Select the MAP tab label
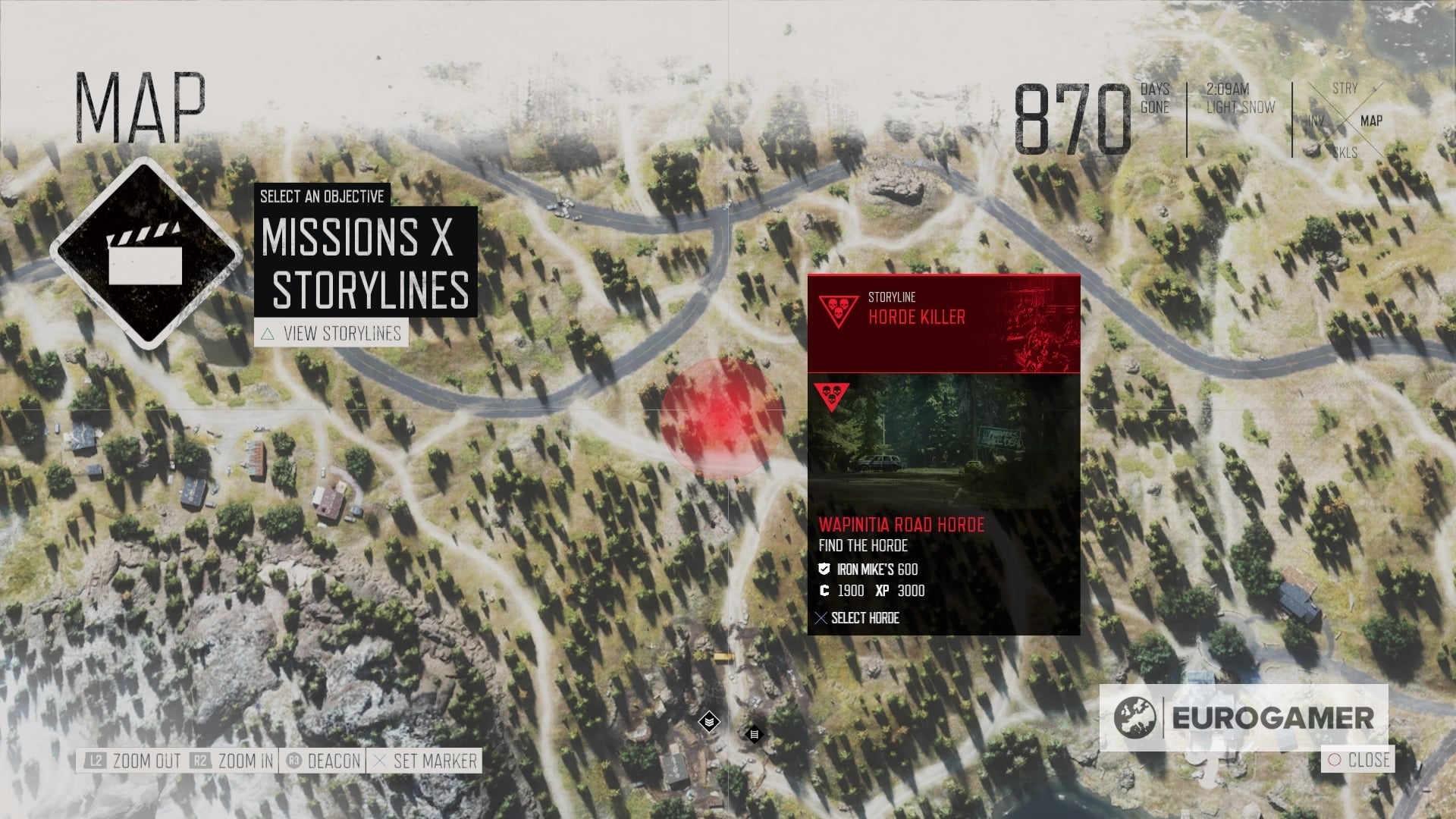This screenshot has width=1456, height=819. point(1371,120)
